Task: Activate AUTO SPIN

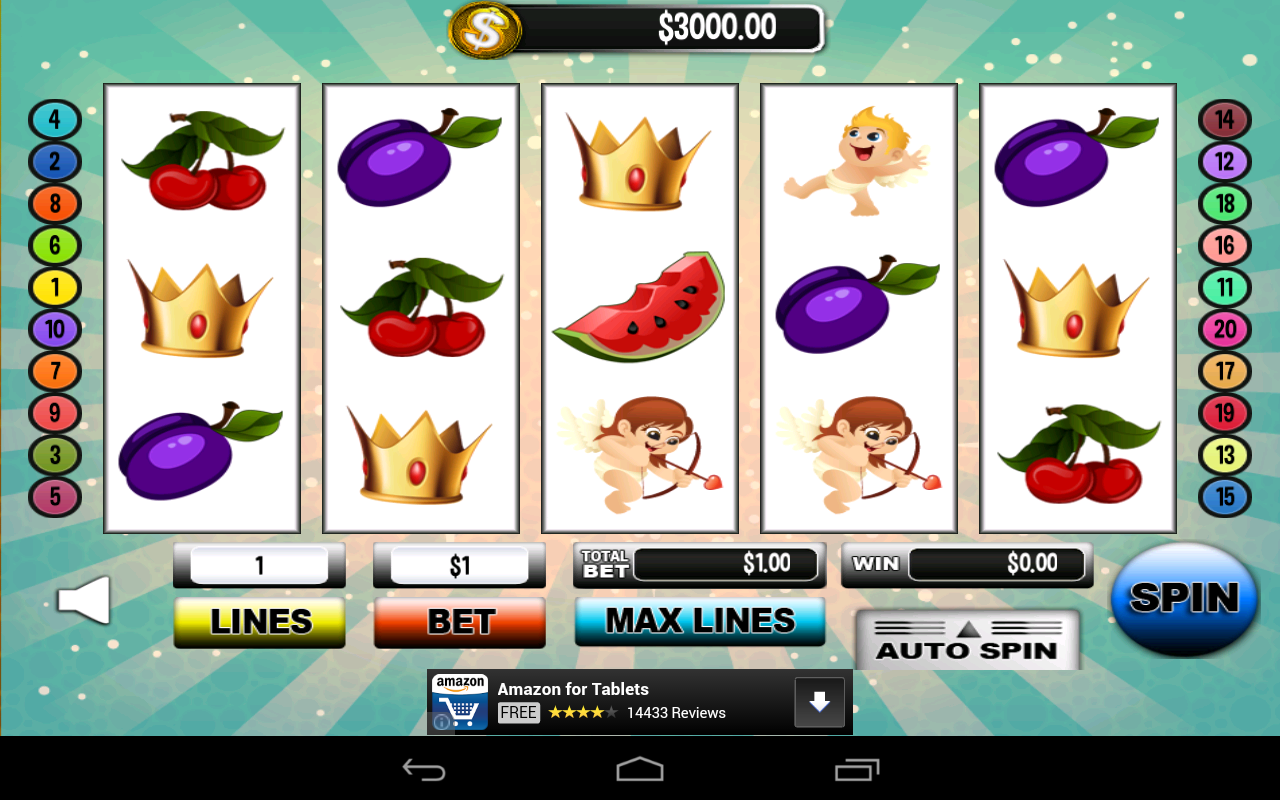Action: point(967,641)
